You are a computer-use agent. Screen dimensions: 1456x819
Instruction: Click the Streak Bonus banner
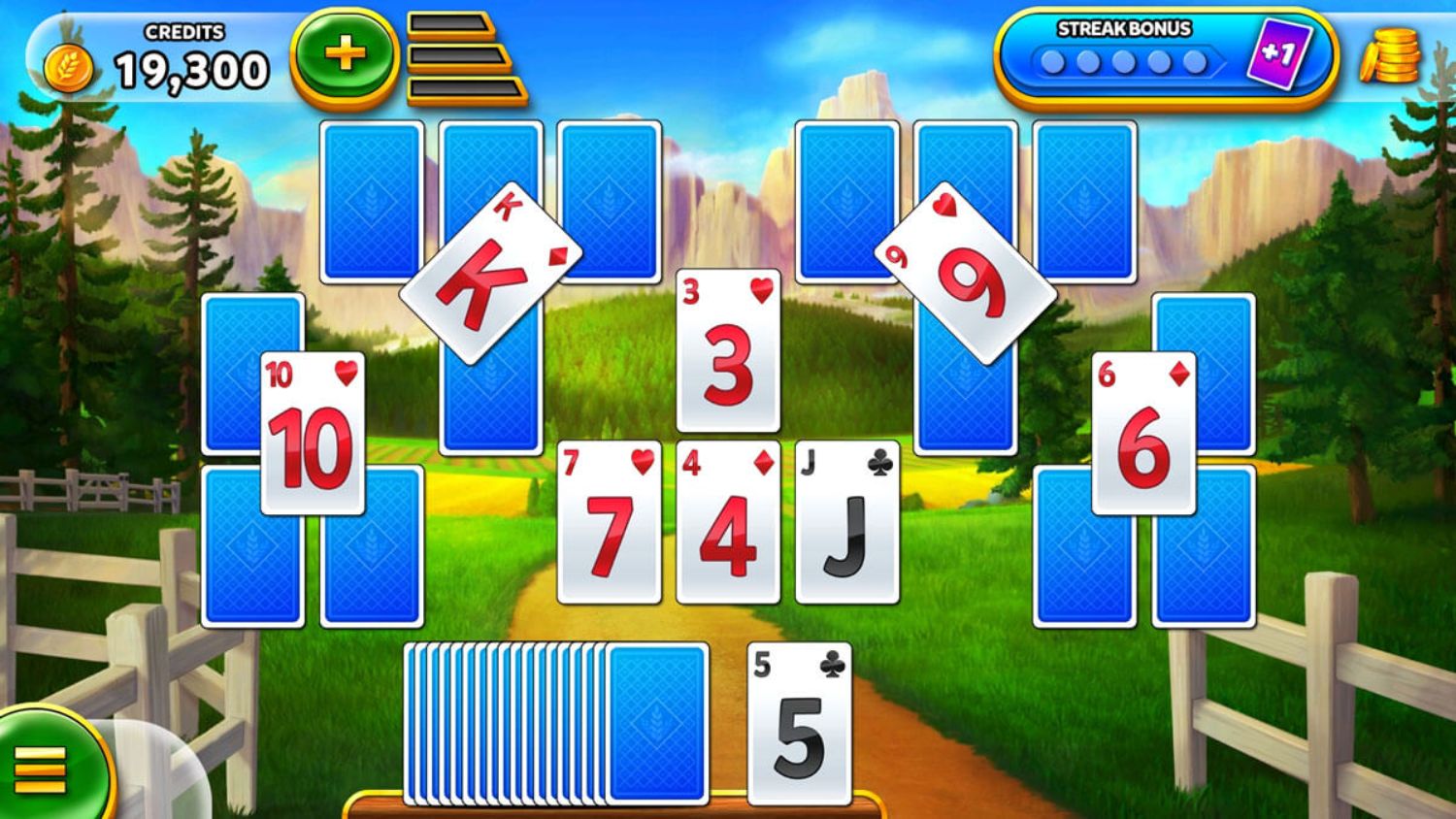pos(1126,28)
